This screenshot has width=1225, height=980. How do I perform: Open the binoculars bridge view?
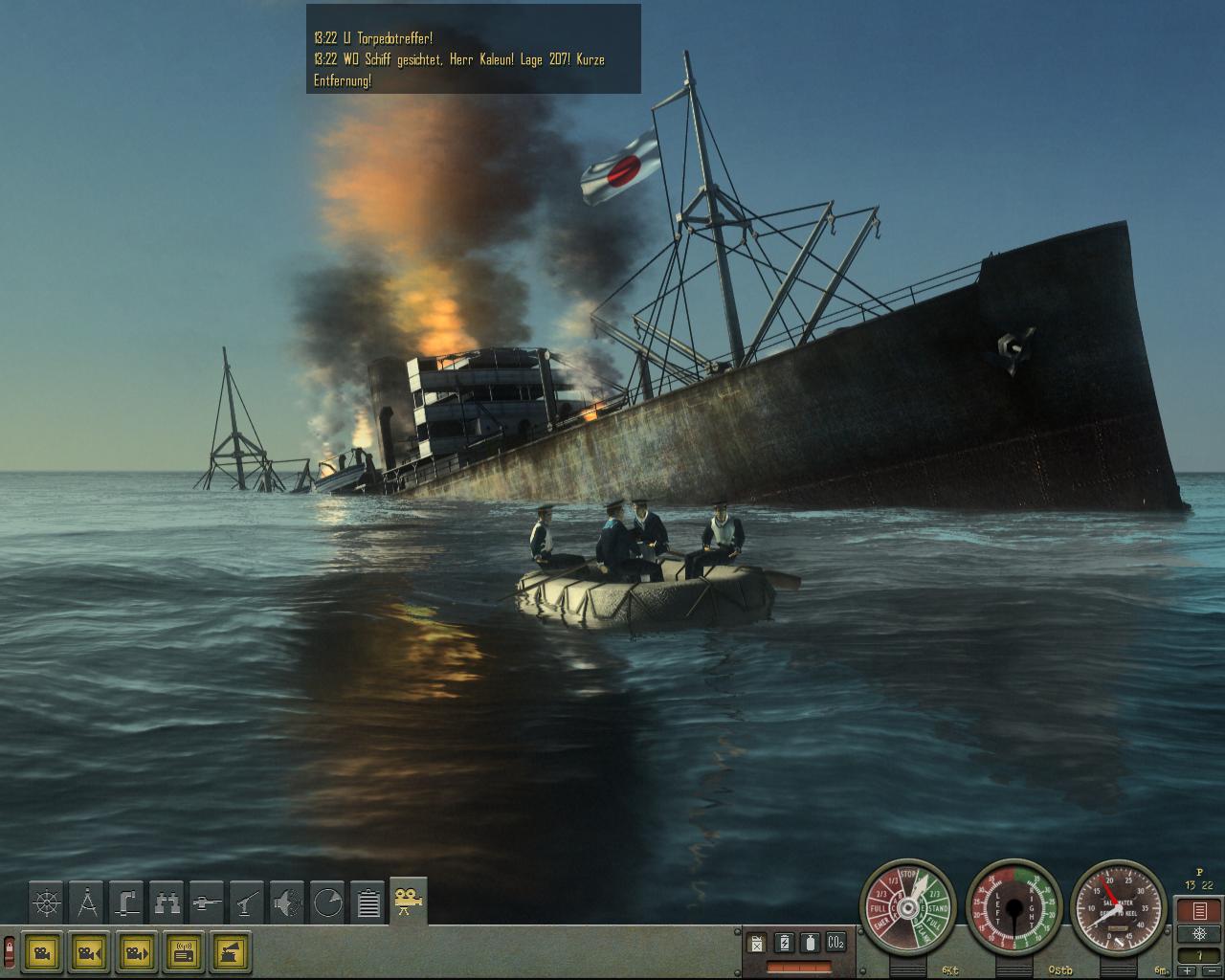click(x=167, y=902)
